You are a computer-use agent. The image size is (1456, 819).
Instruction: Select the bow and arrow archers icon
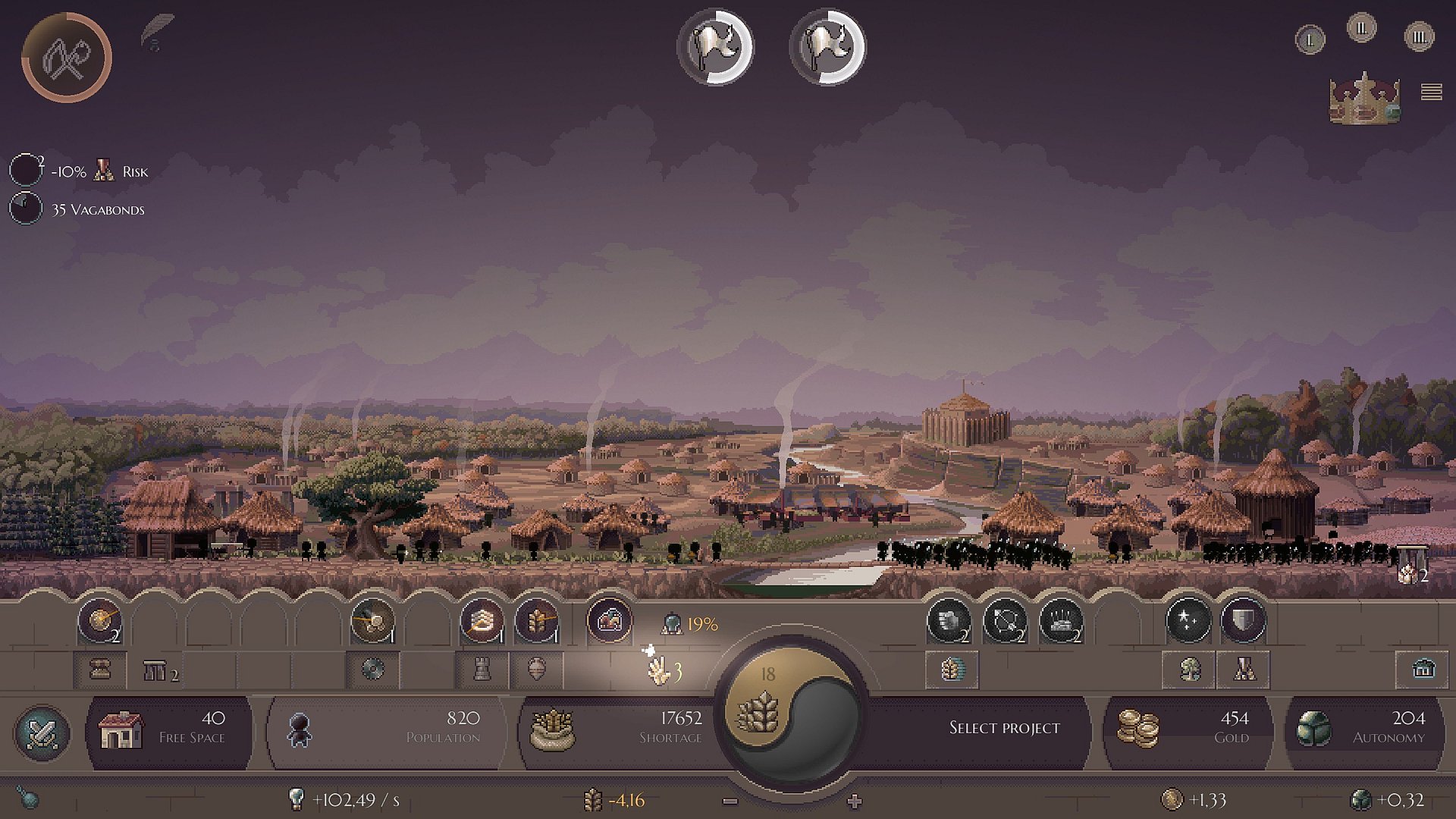pyautogui.click(x=1005, y=622)
